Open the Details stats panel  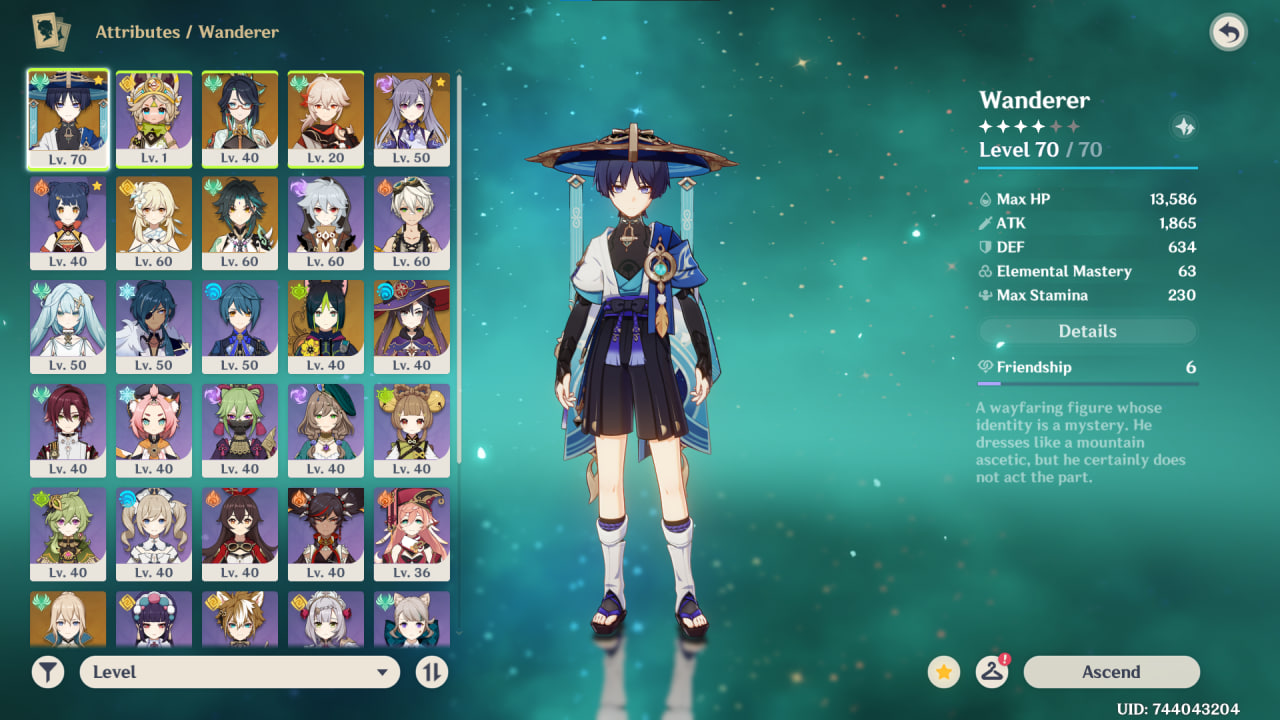point(1087,331)
